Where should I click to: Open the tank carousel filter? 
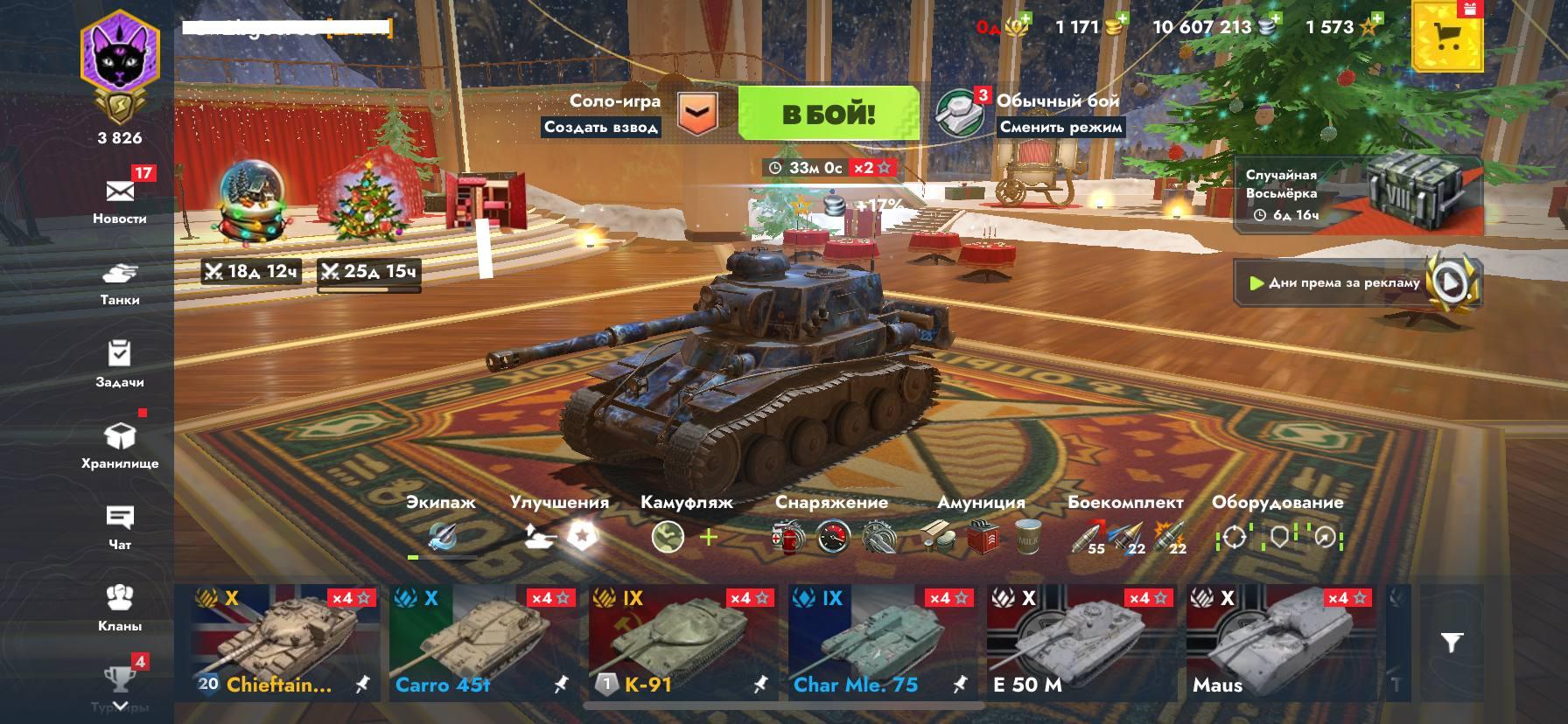1452,644
